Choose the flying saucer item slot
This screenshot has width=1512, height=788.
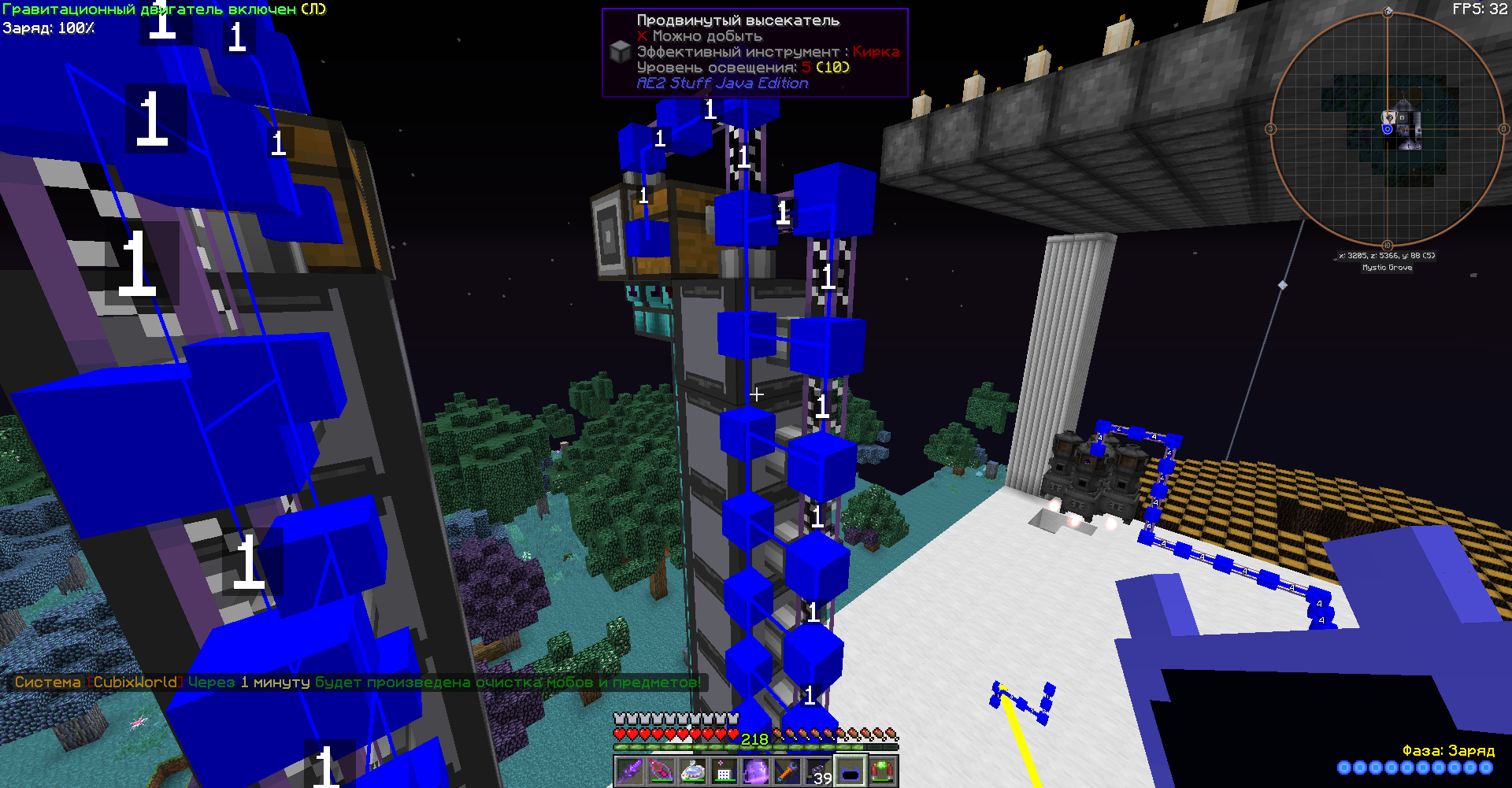[693, 771]
